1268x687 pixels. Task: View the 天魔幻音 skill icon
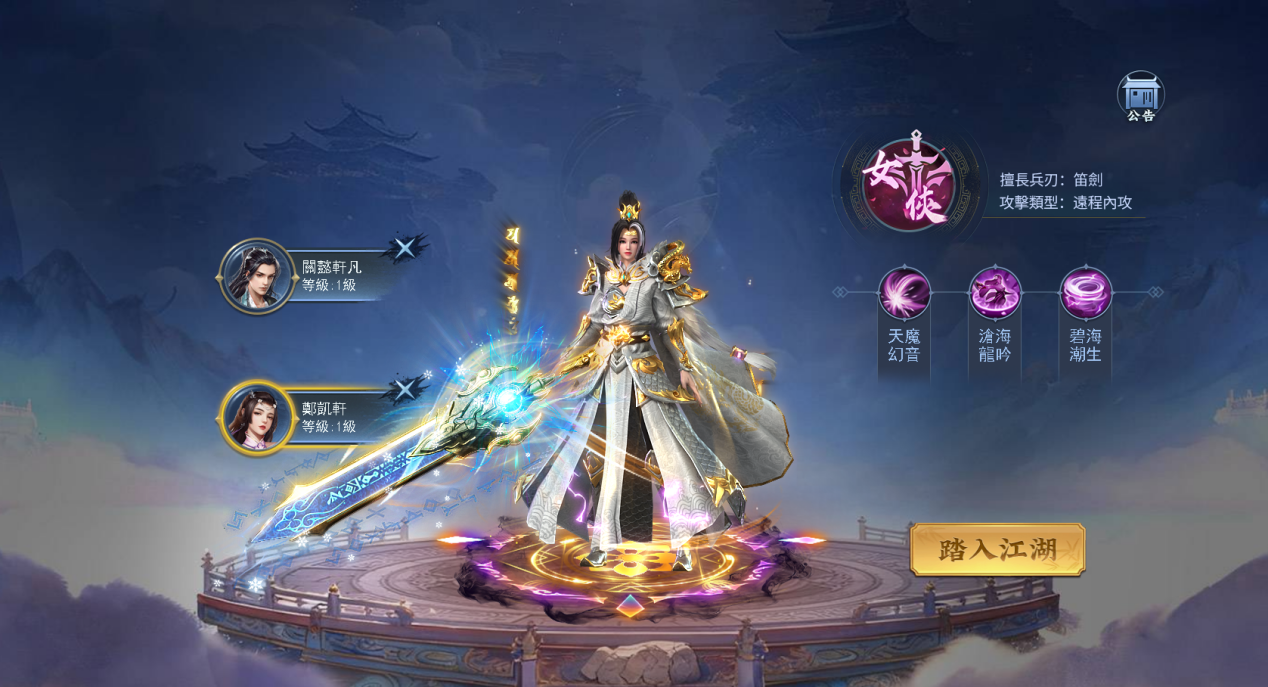904,293
